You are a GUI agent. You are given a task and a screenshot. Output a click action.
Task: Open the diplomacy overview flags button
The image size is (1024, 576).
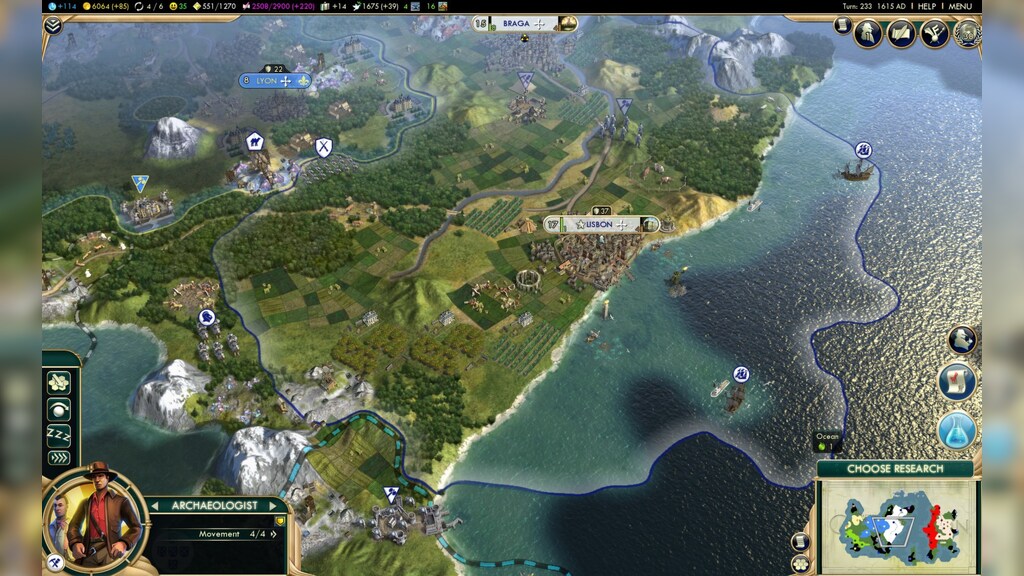point(934,34)
